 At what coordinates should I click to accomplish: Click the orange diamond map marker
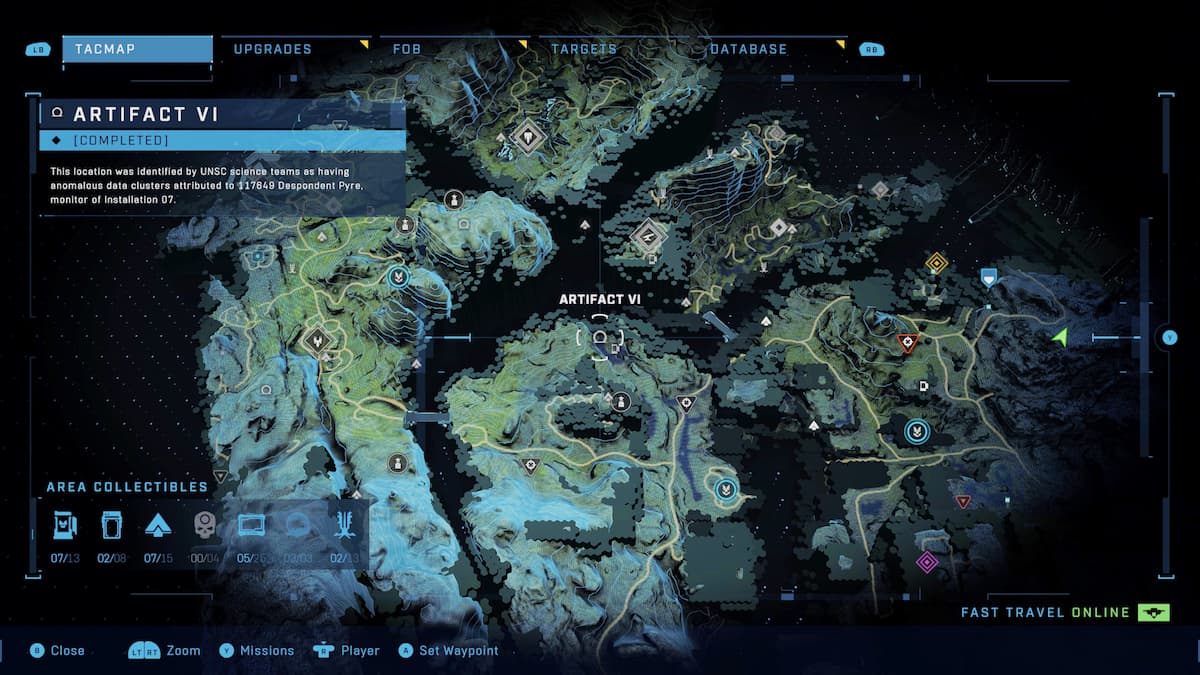pos(936,263)
